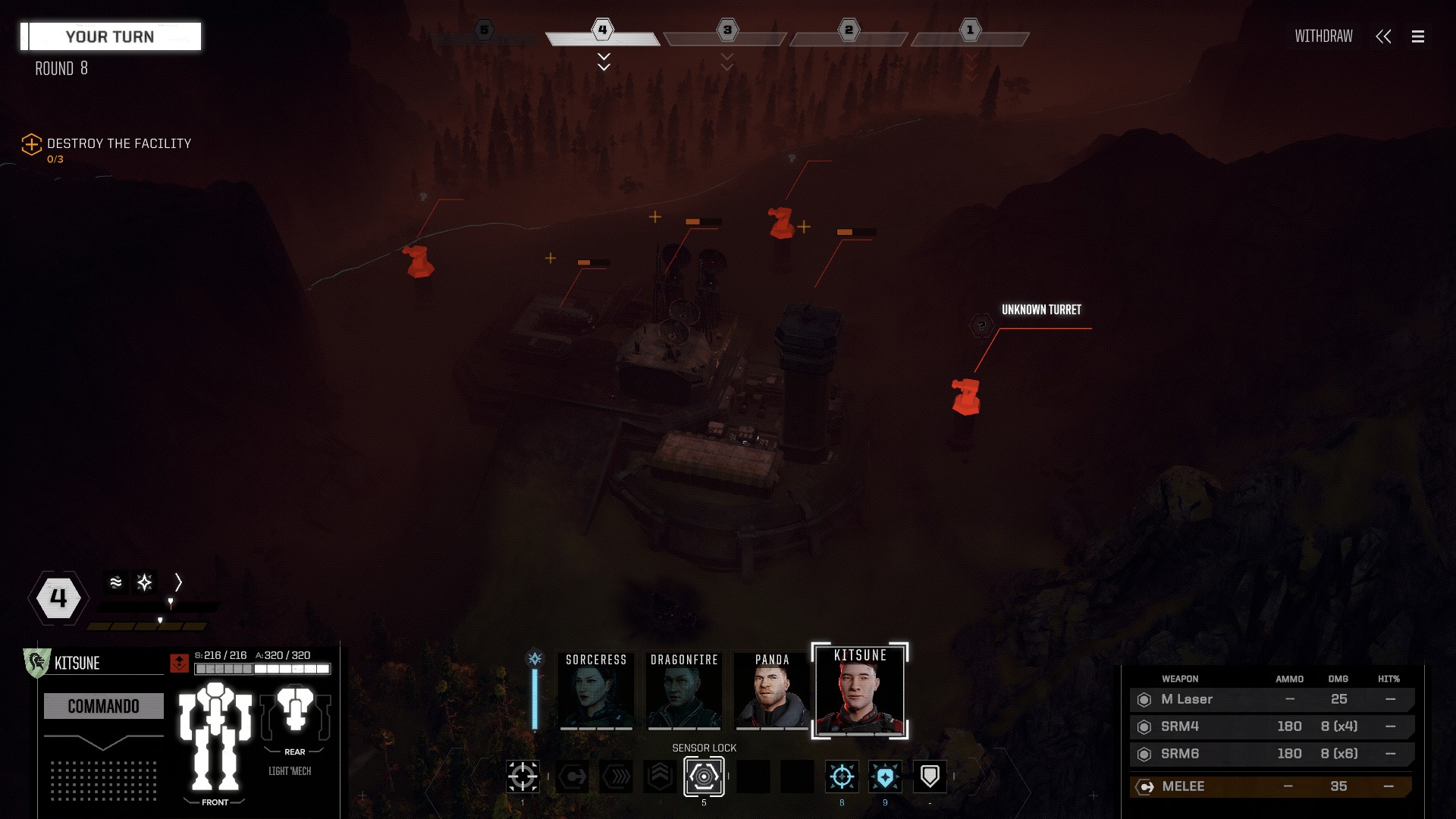1456x819 pixels.
Task: Click the COMMANDO mech name button
Action: pyautogui.click(x=104, y=706)
